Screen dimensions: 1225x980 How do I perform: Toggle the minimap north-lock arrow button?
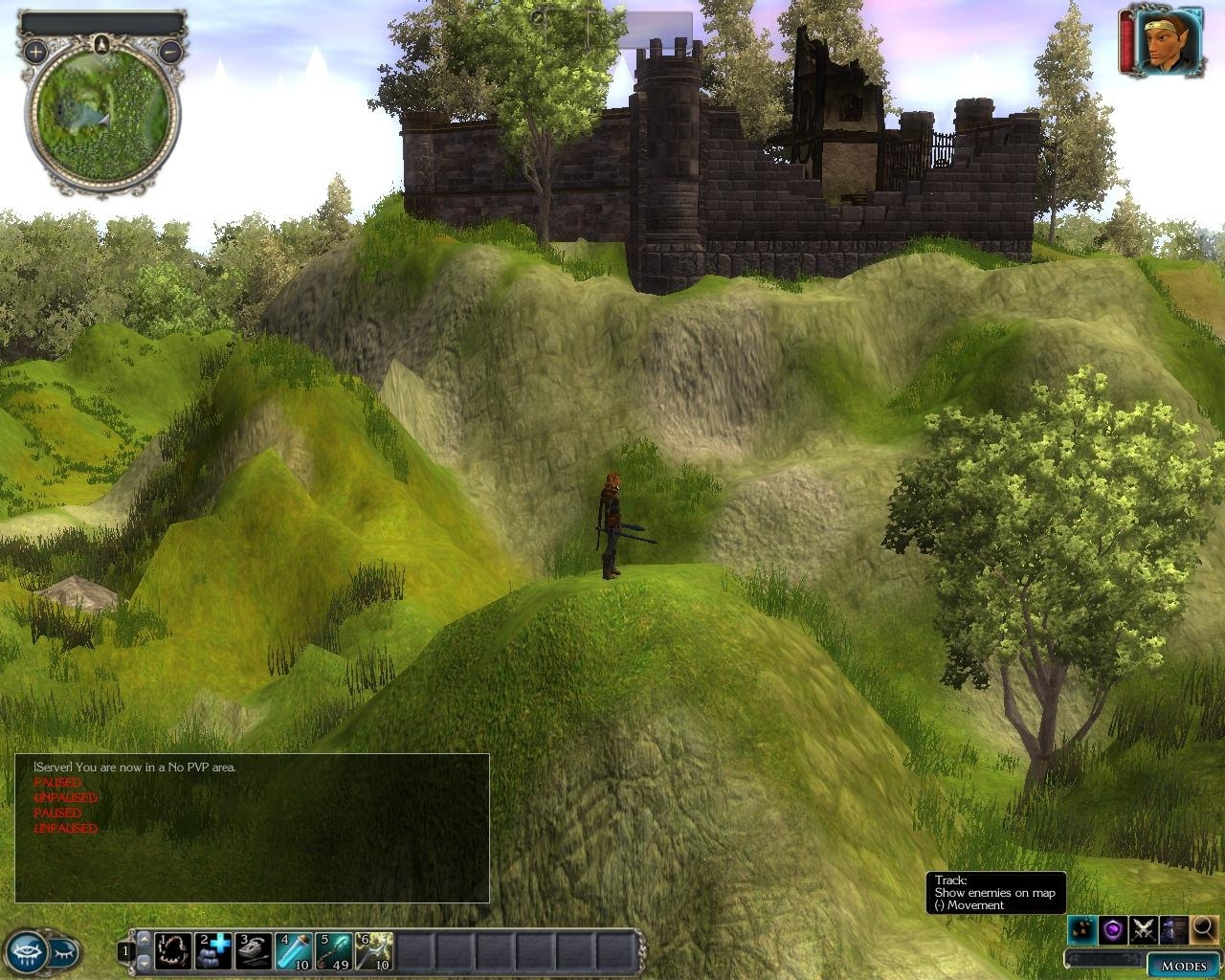click(101, 43)
